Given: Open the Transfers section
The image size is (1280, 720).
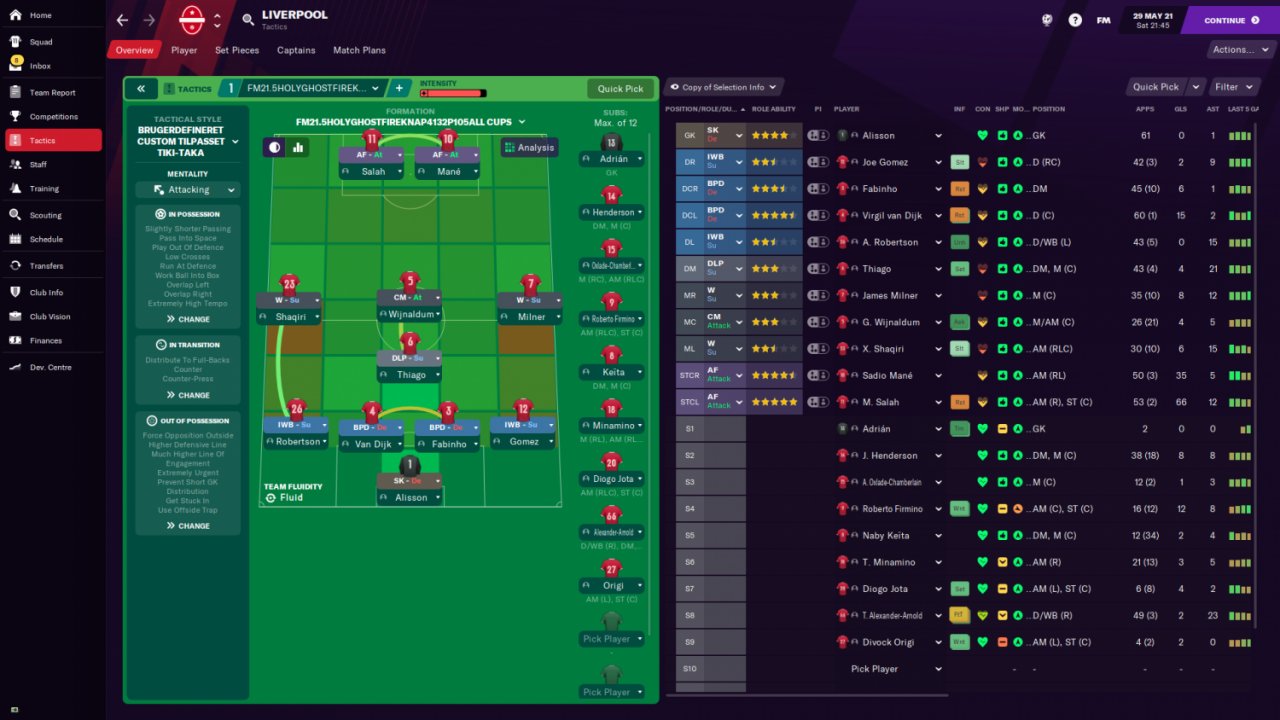Looking at the screenshot, I should 46,266.
